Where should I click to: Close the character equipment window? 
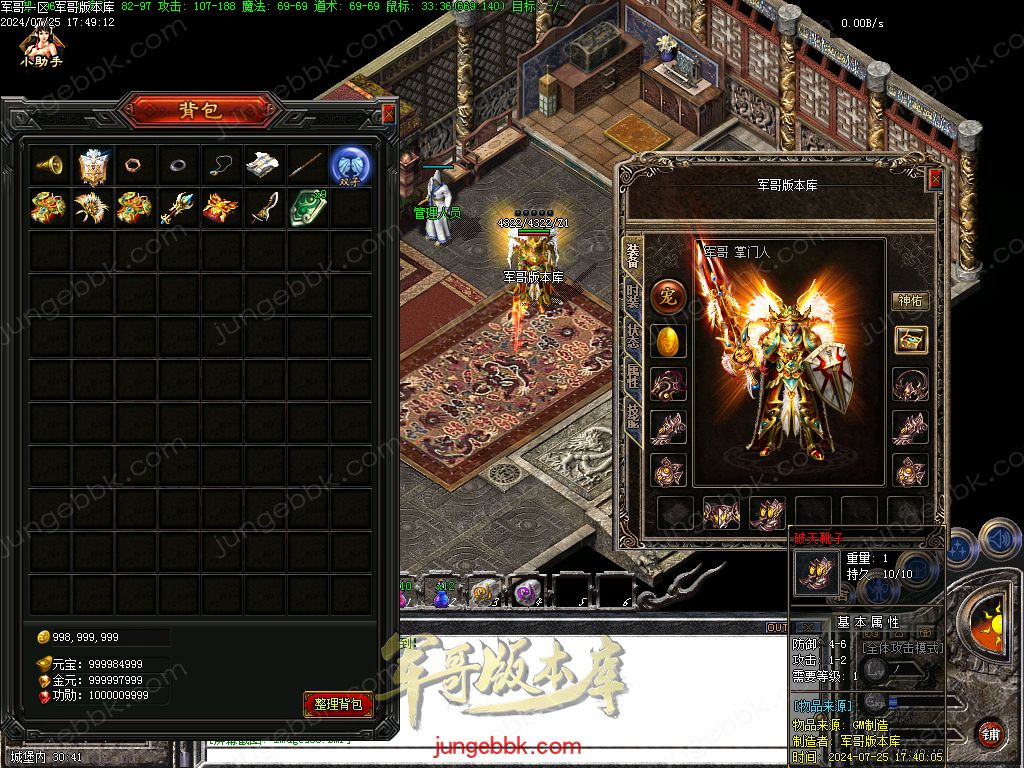pos(935,179)
